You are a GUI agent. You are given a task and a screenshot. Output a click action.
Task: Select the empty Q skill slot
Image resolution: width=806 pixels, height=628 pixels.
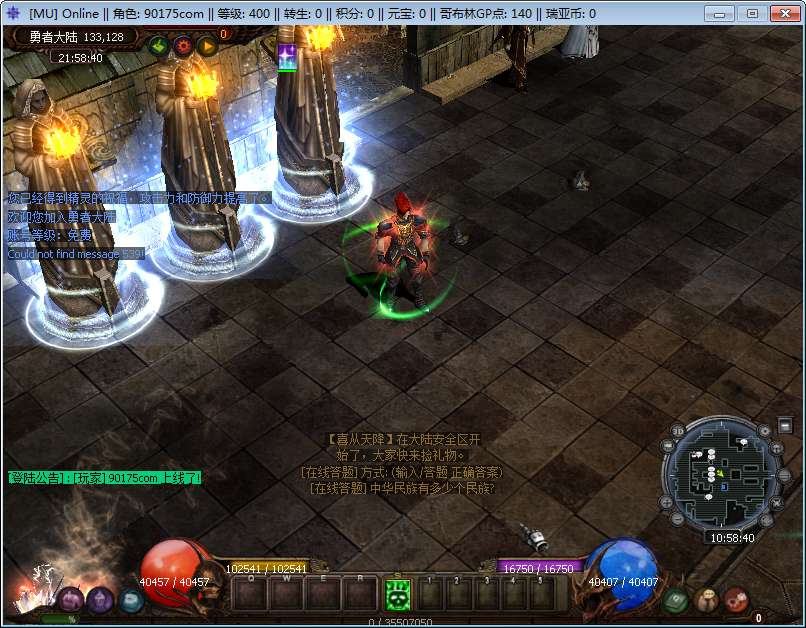pos(251,594)
